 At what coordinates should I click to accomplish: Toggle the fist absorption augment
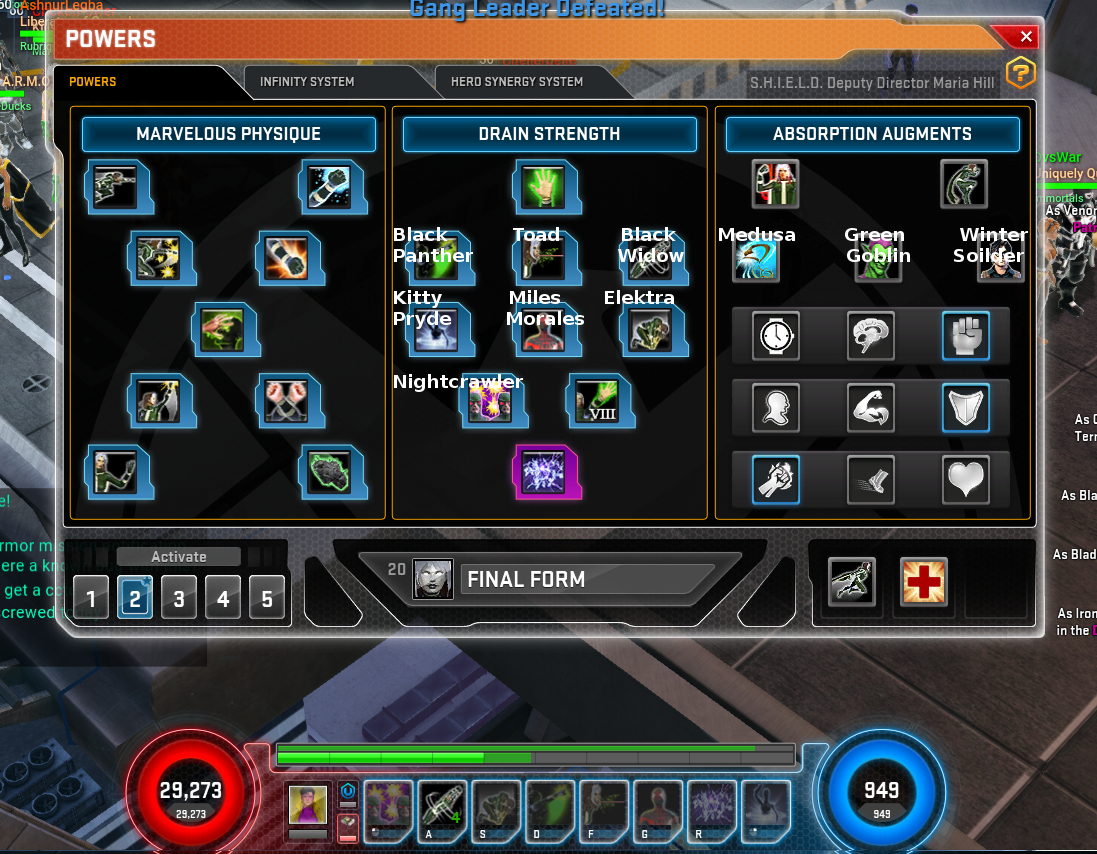pos(966,336)
